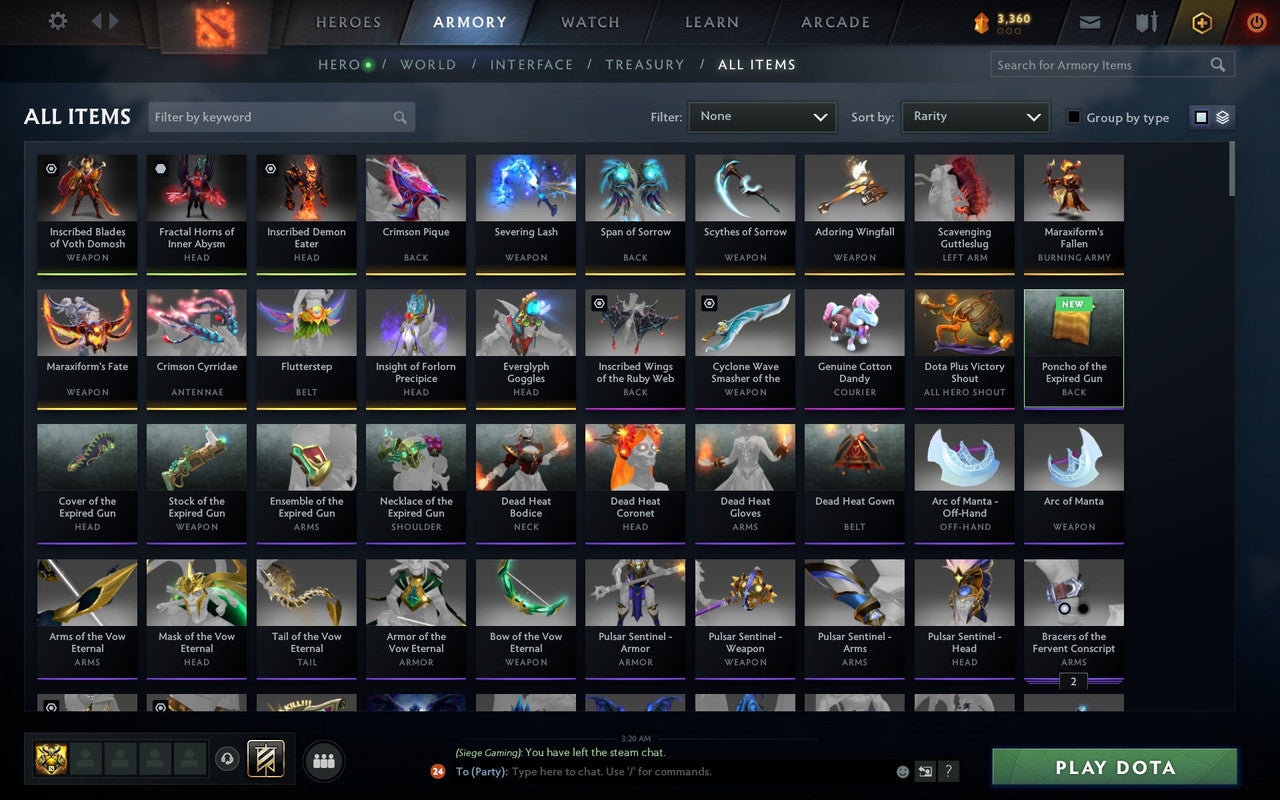Click the headset voice chat icon

click(x=229, y=761)
